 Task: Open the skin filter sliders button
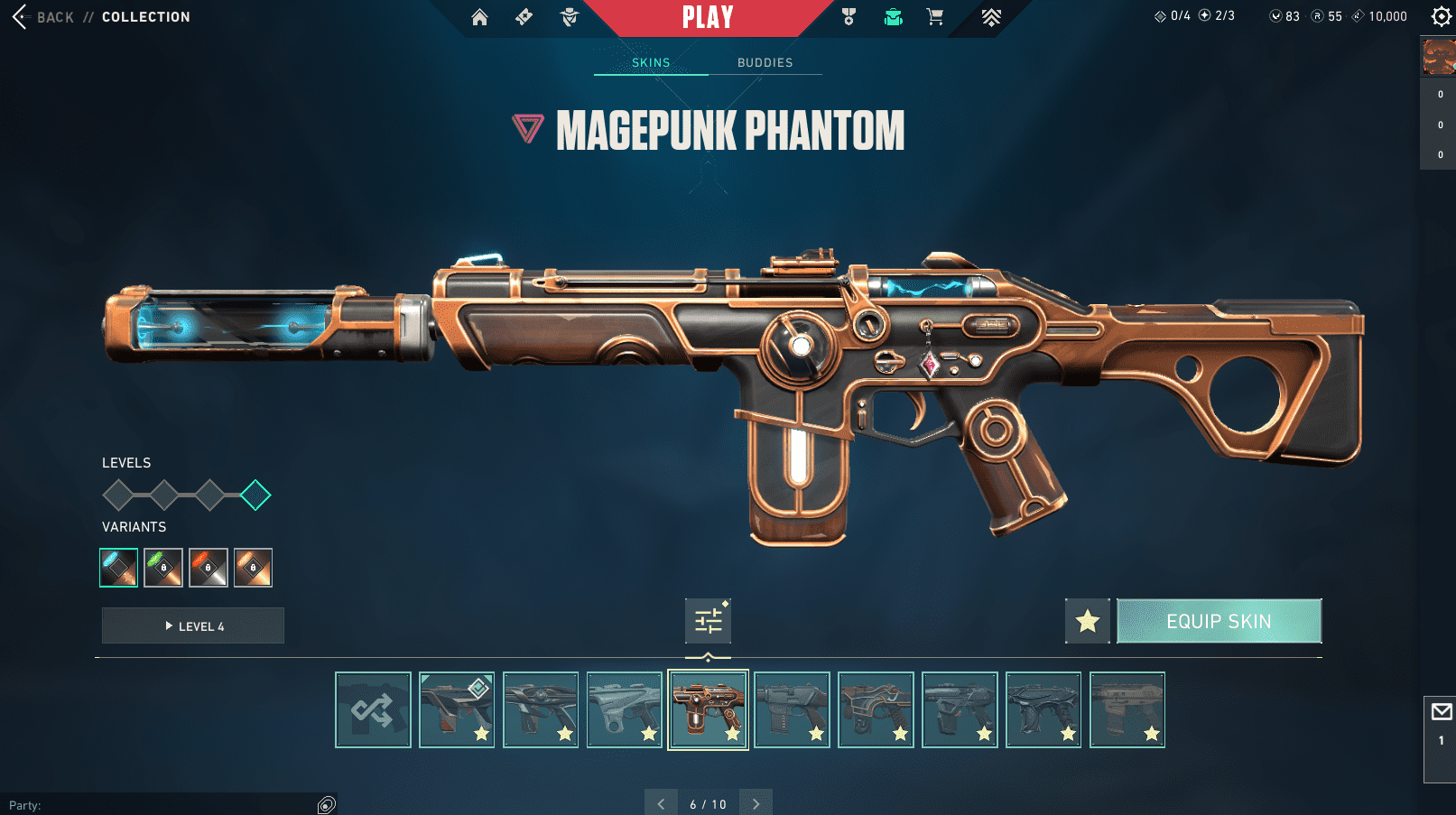click(x=708, y=621)
